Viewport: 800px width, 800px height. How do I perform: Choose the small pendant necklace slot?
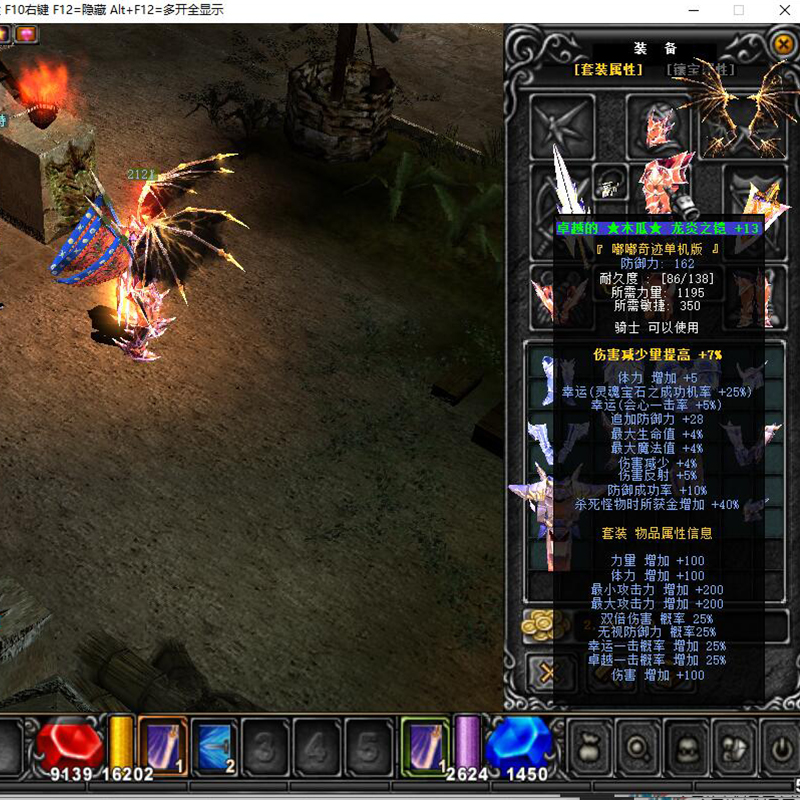(x=609, y=182)
